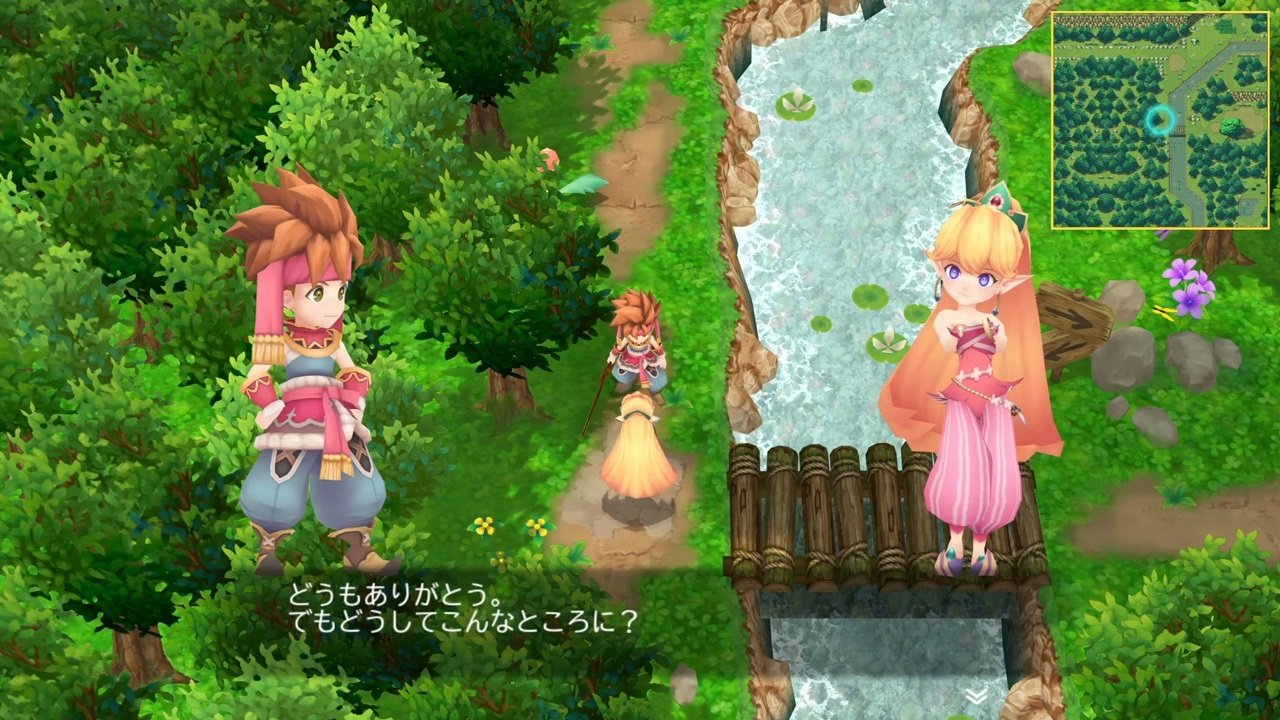Click the pink bird flying over the river
Screen dimensions: 1280x720
click(x=548, y=158)
